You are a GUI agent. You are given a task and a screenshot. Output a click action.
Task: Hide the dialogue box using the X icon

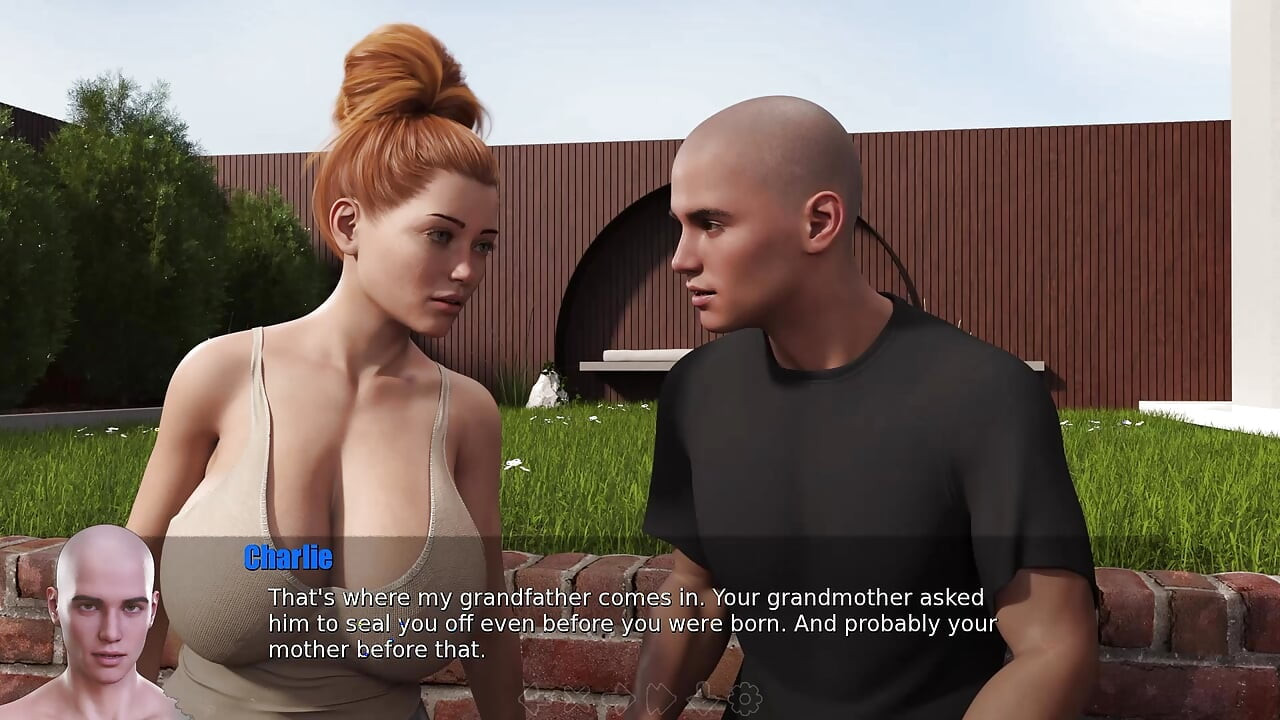click(x=577, y=697)
